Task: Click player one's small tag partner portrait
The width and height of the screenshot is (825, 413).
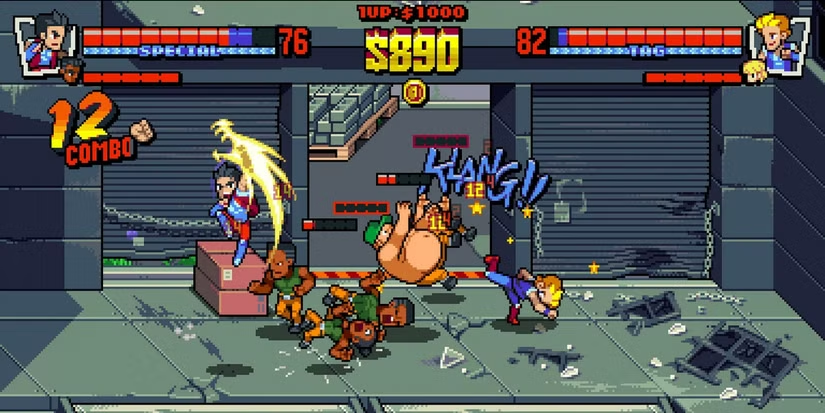Action: pyautogui.click(x=70, y=71)
